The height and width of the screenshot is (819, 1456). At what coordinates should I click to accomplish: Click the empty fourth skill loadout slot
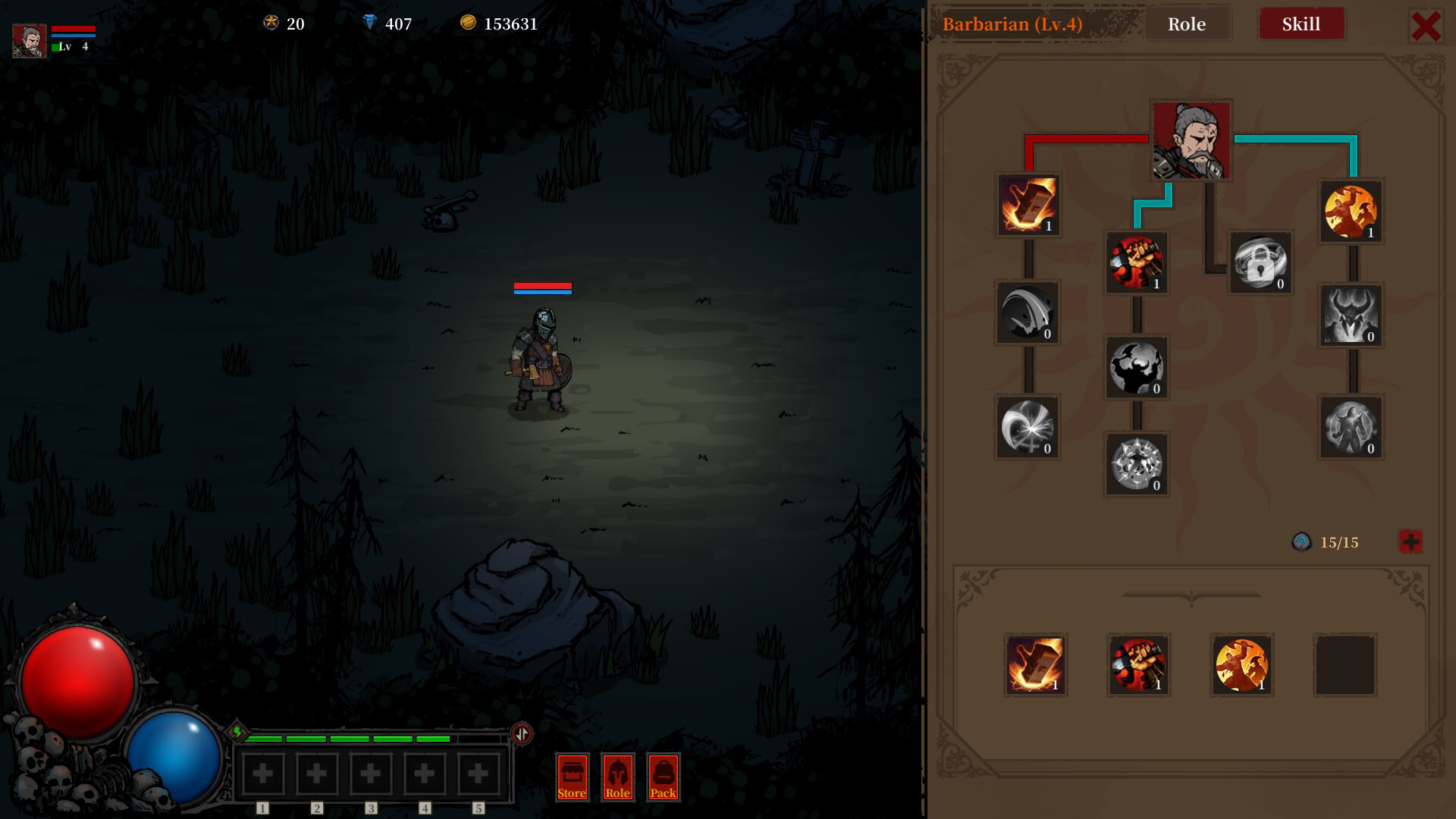1344,665
